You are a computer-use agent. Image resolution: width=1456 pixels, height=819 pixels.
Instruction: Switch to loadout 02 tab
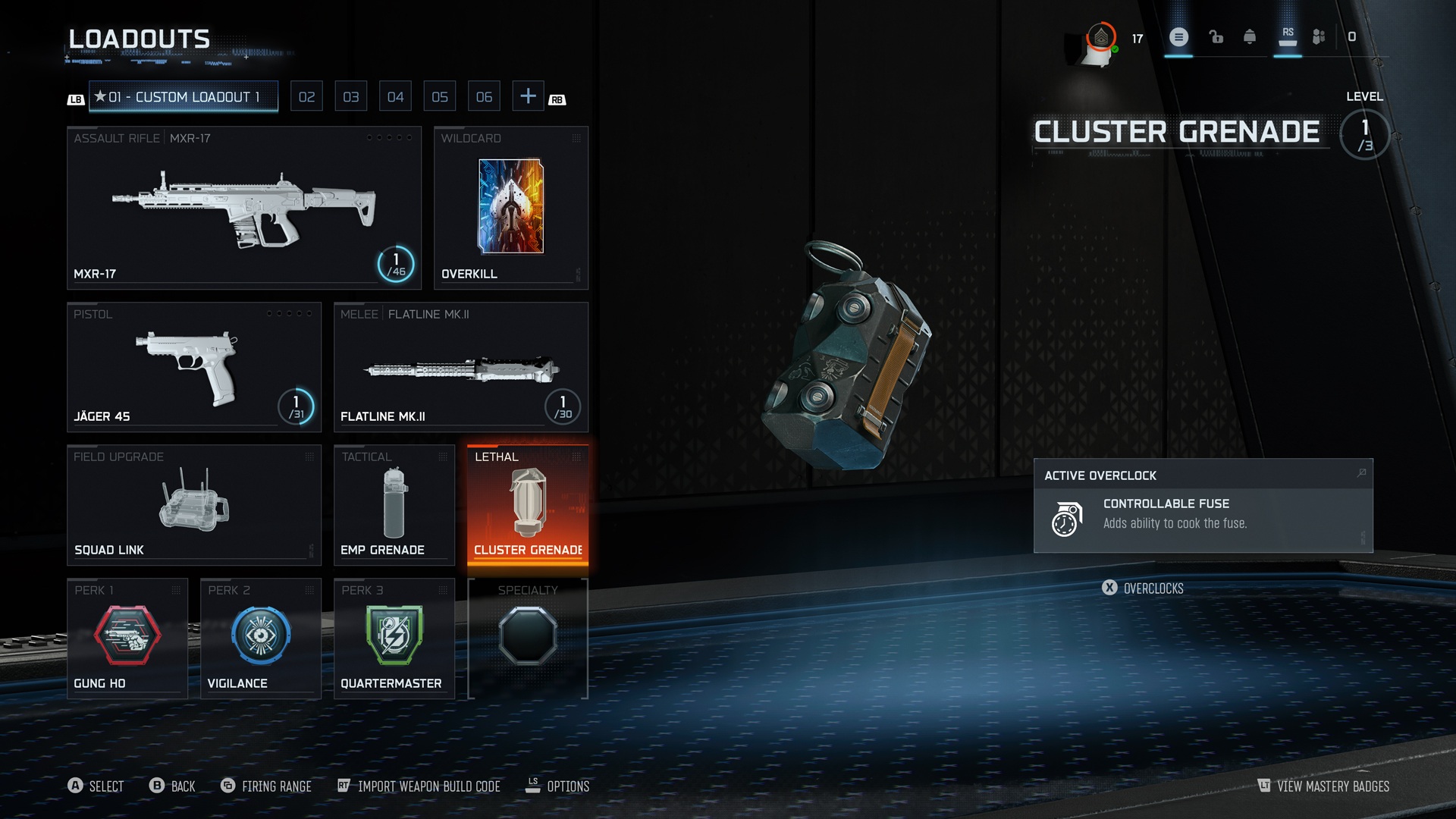click(x=306, y=97)
